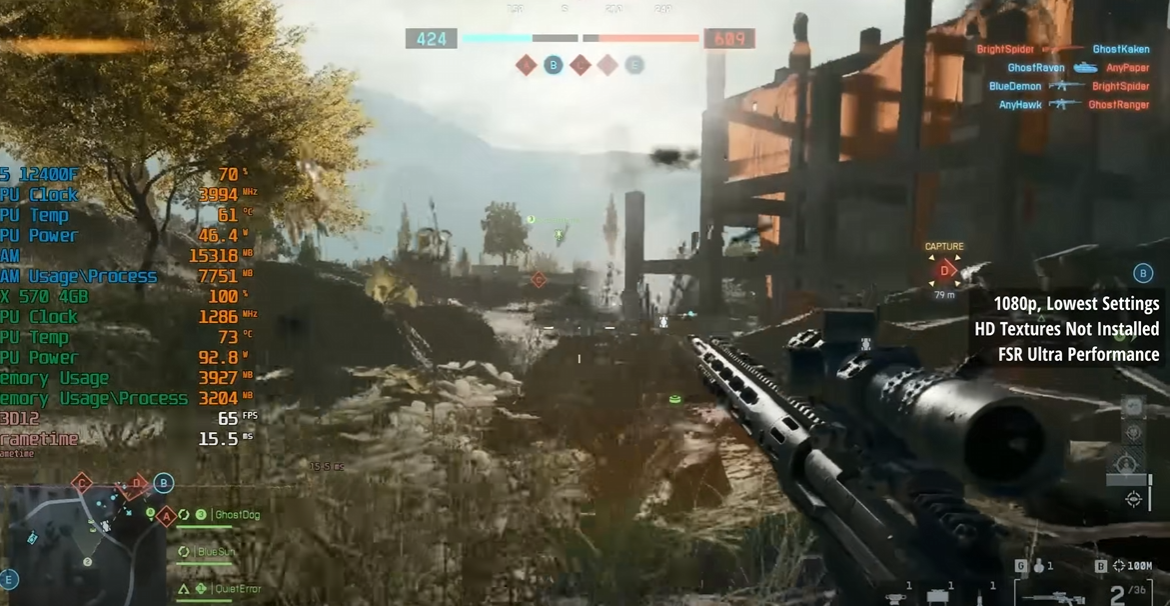The height and width of the screenshot is (606, 1170).
Task: Select squad member QuietError
Action: (x=237, y=589)
